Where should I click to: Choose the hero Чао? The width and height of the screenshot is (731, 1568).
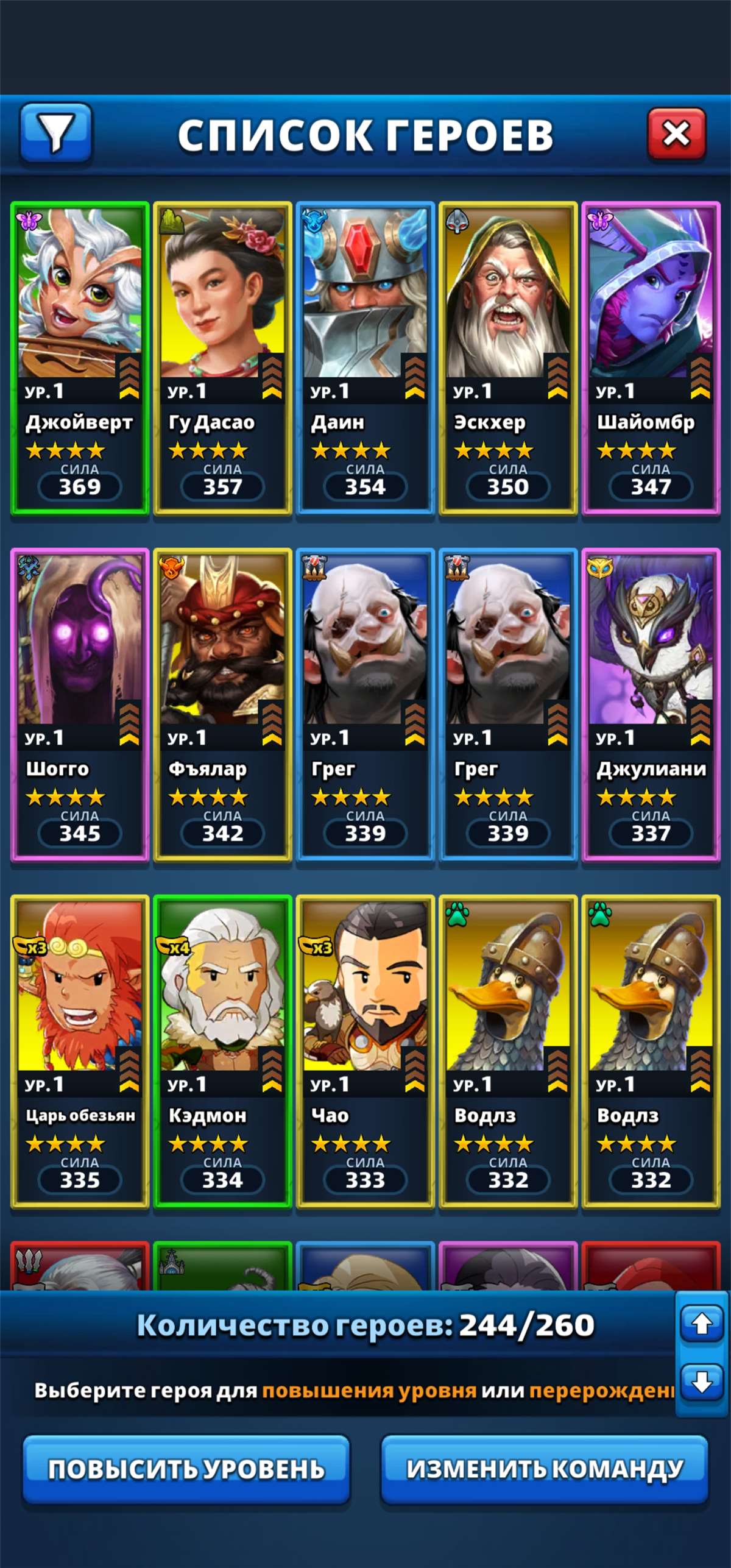click(365, 1052)
